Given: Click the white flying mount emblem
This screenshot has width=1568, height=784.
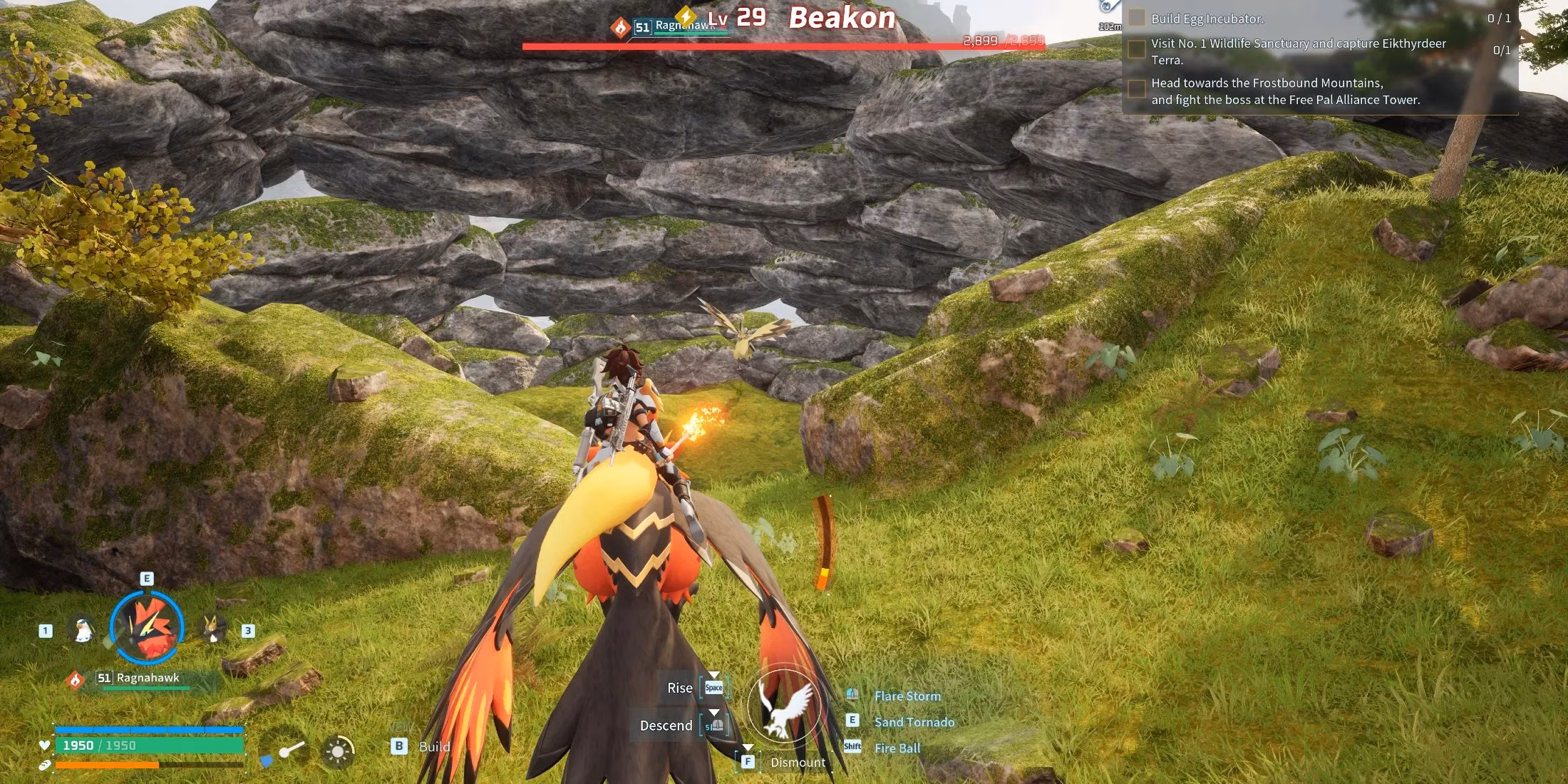Looking at the screenshot, I should (784, 706).
